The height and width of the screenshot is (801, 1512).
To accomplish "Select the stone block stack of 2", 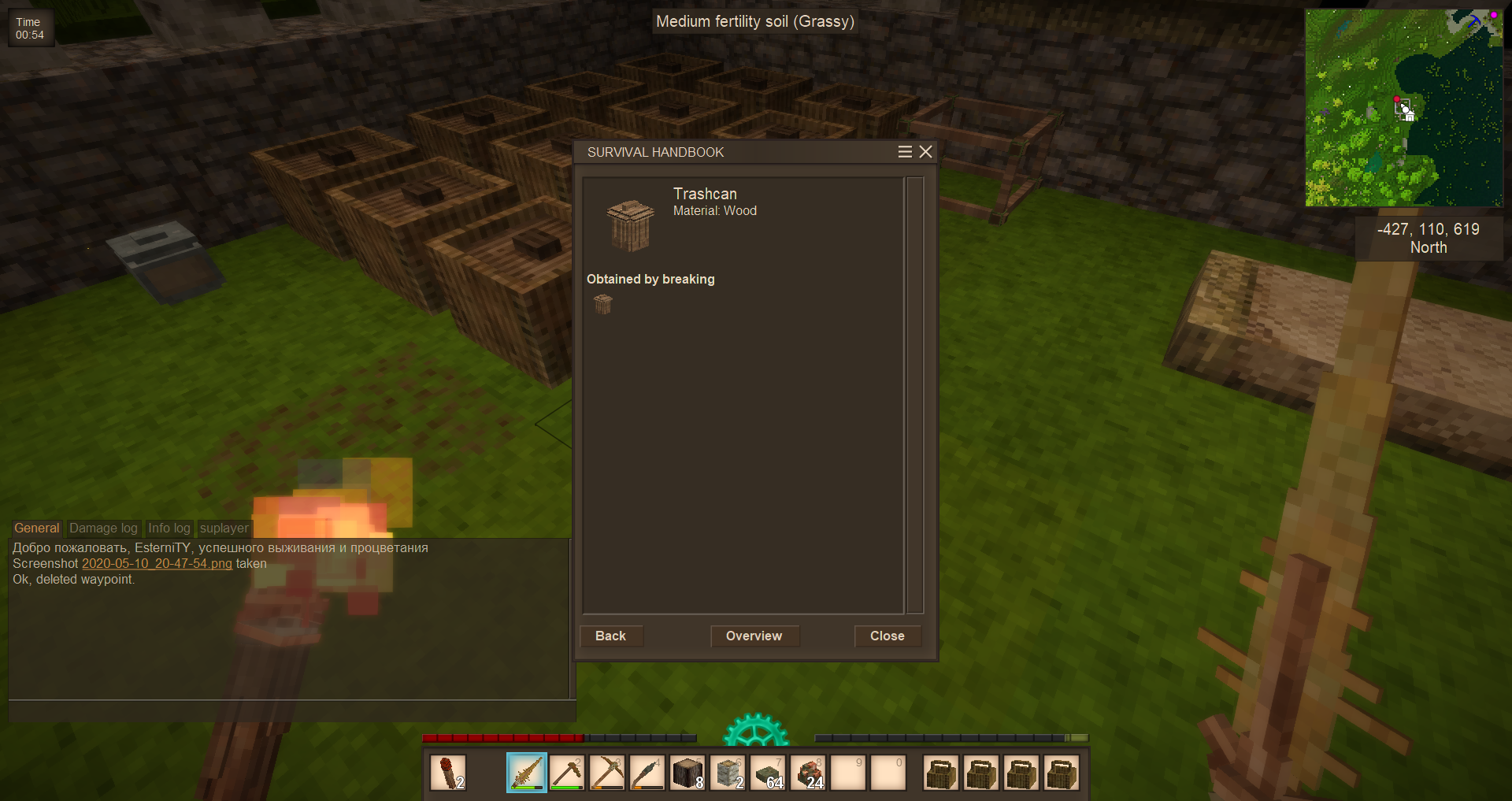I will [x=728, y=773].
